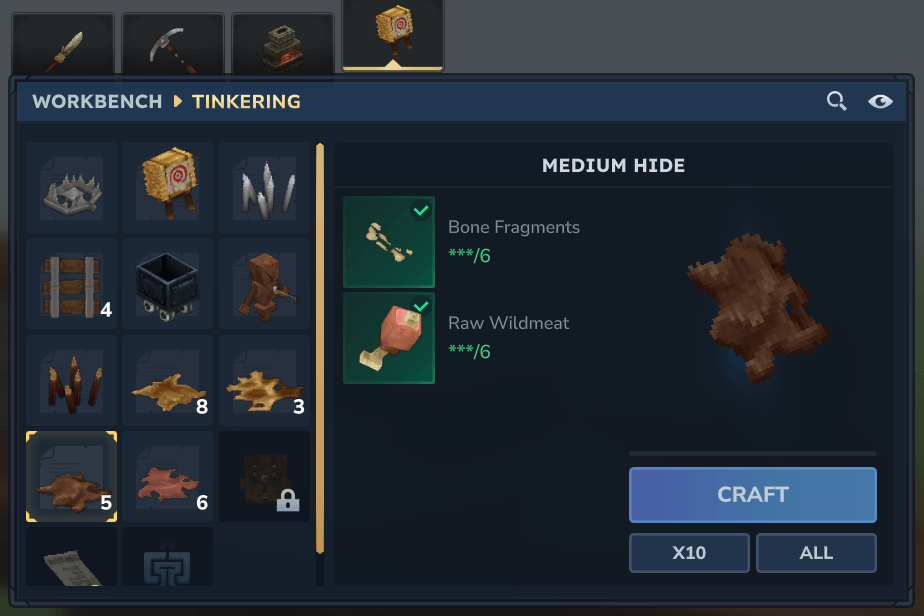Craft ten with the X10 button
Screen dimensions: 924x616
689,553
